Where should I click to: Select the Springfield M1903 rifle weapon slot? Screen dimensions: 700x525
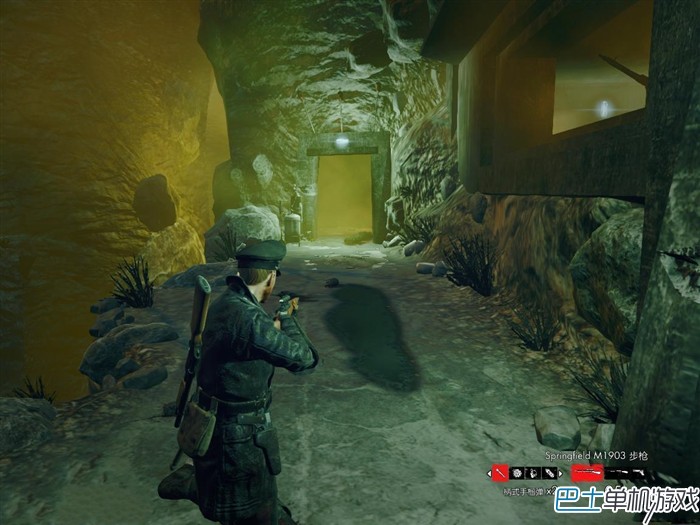587,473
